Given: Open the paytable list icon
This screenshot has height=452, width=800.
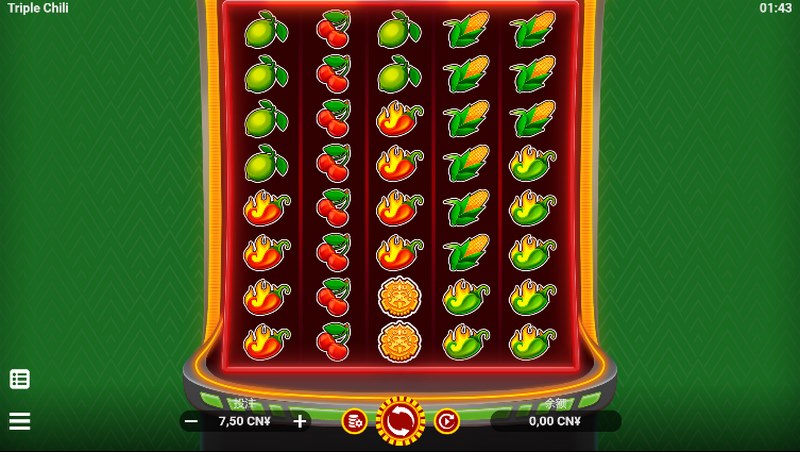Looking at the screenshot, I should point(20,379).
